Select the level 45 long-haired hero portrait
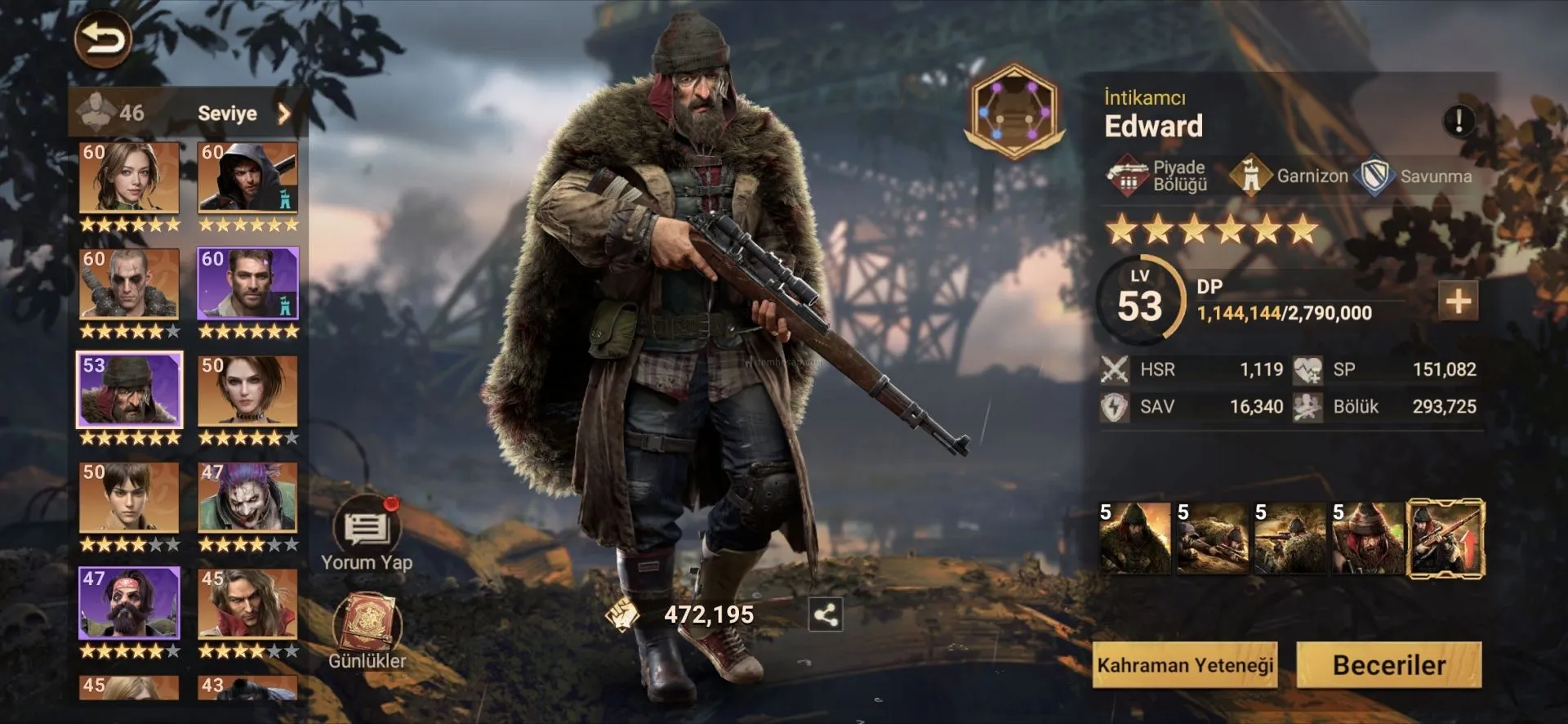This screenshot has height=724, width=1568. pos(247,604)
